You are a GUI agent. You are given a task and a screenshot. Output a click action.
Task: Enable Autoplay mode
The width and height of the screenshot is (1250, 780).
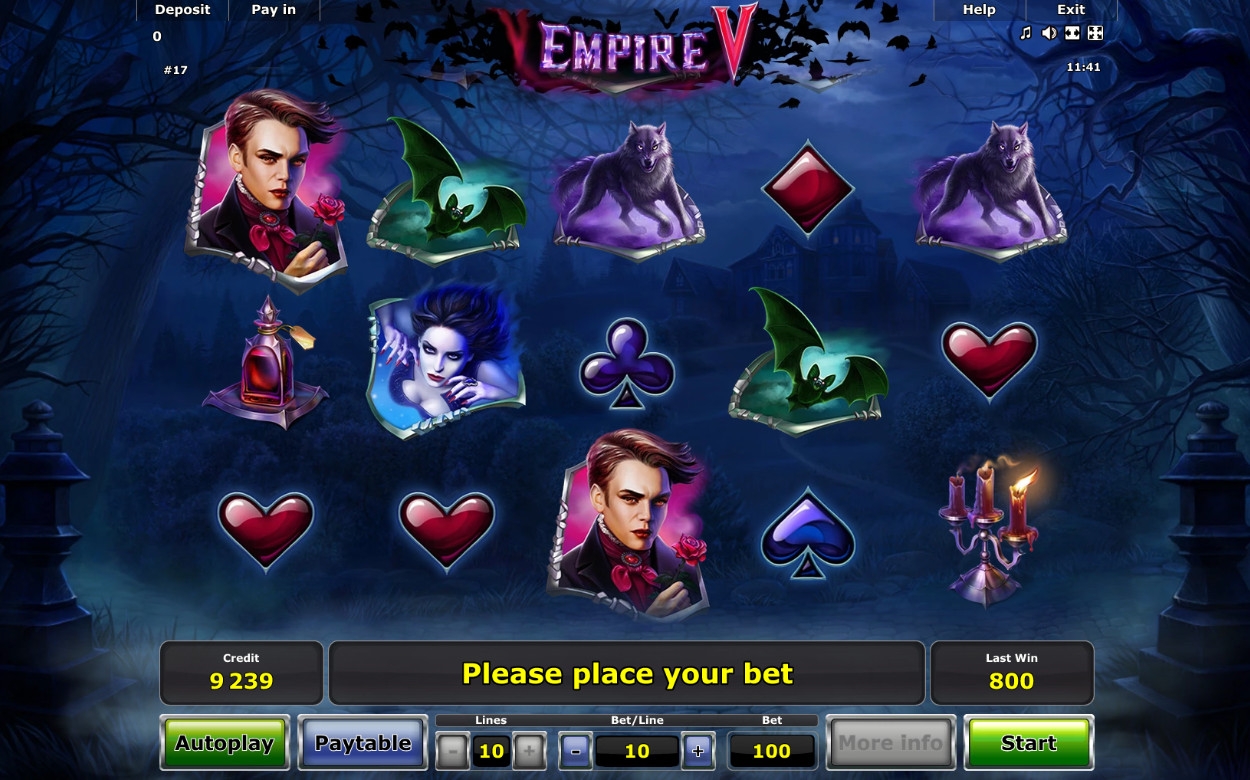point(224,743)
